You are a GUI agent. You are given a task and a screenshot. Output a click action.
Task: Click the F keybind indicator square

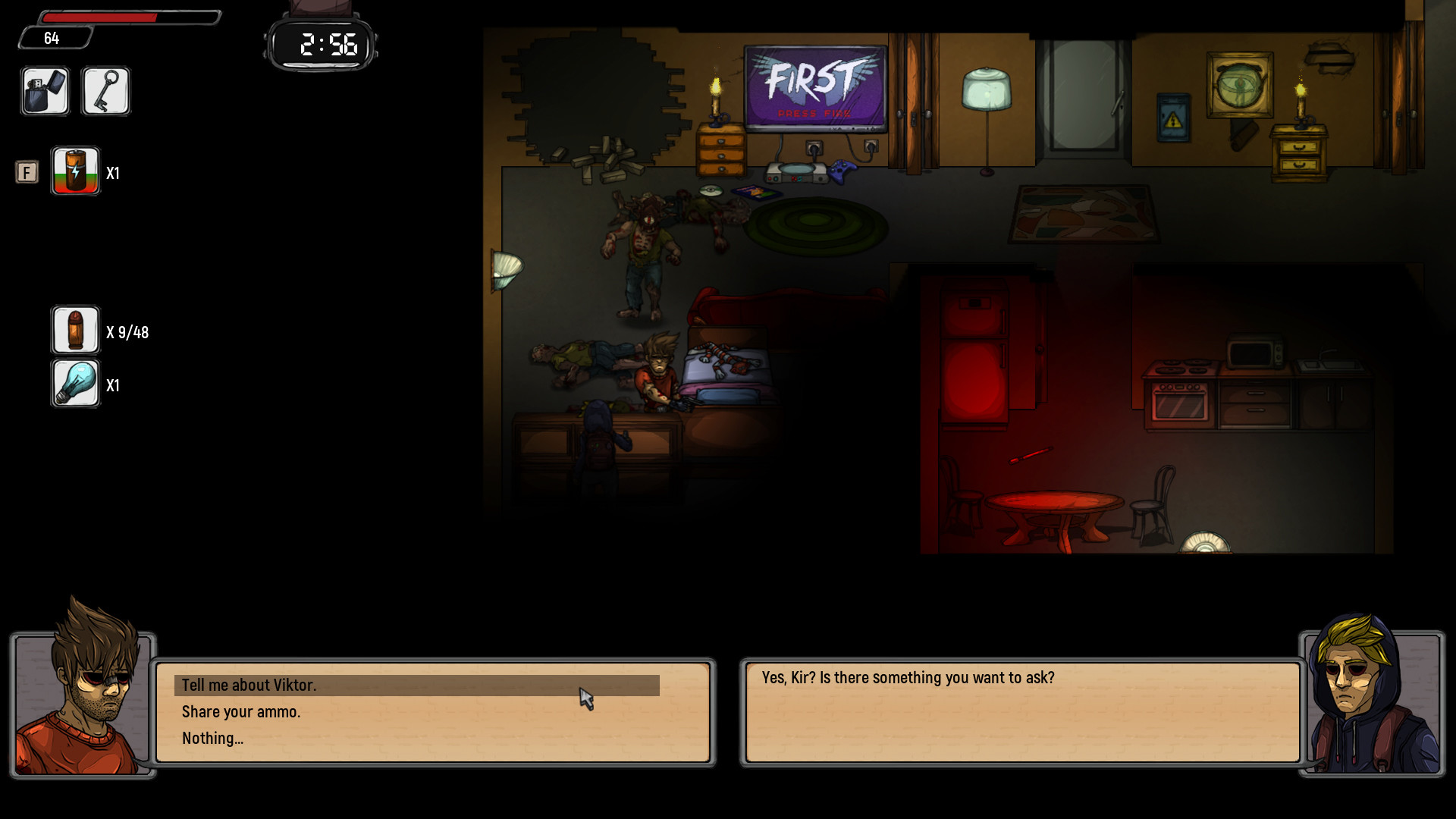pos(27,172)
